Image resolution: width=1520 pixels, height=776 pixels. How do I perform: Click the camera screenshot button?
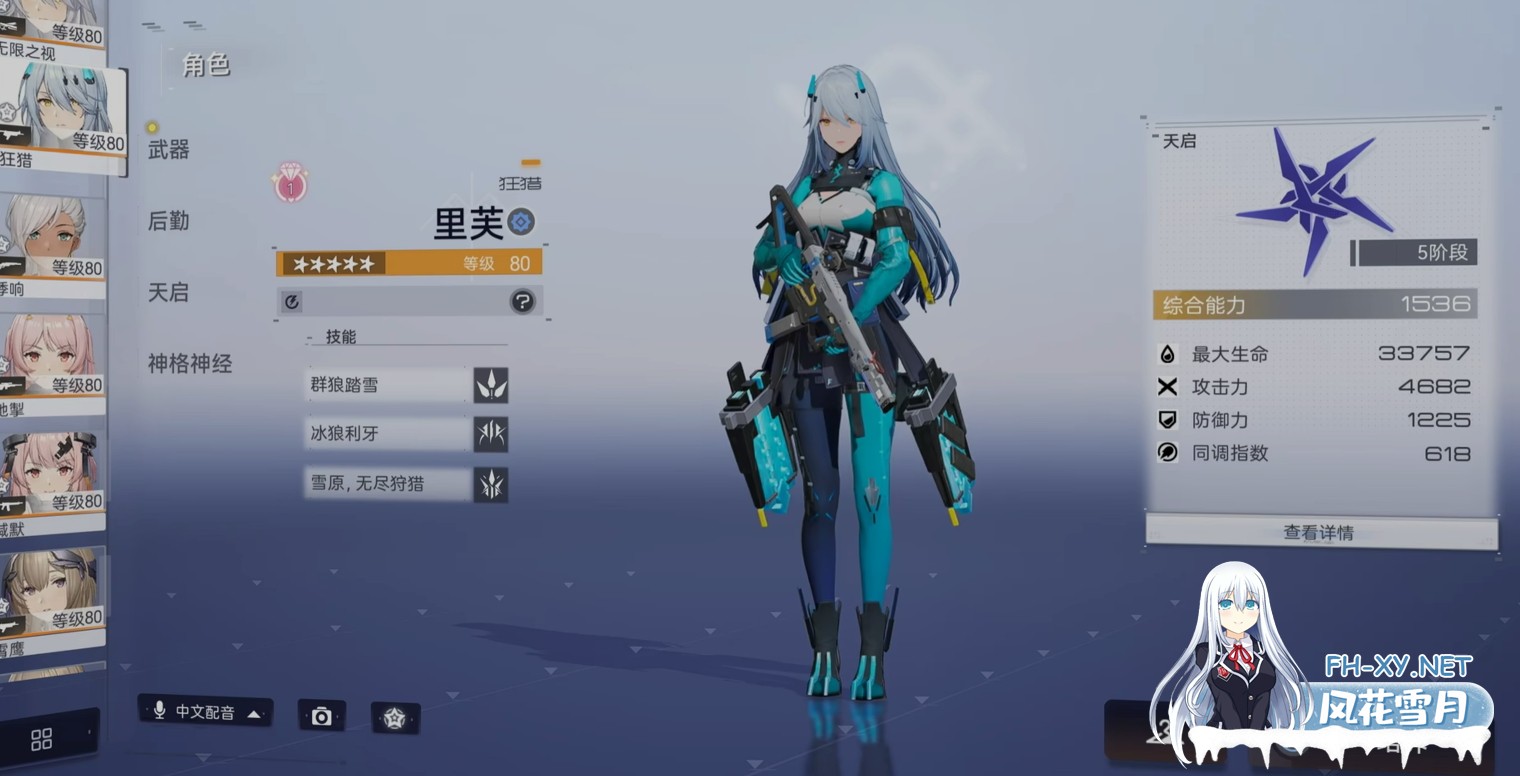point(321,715)
